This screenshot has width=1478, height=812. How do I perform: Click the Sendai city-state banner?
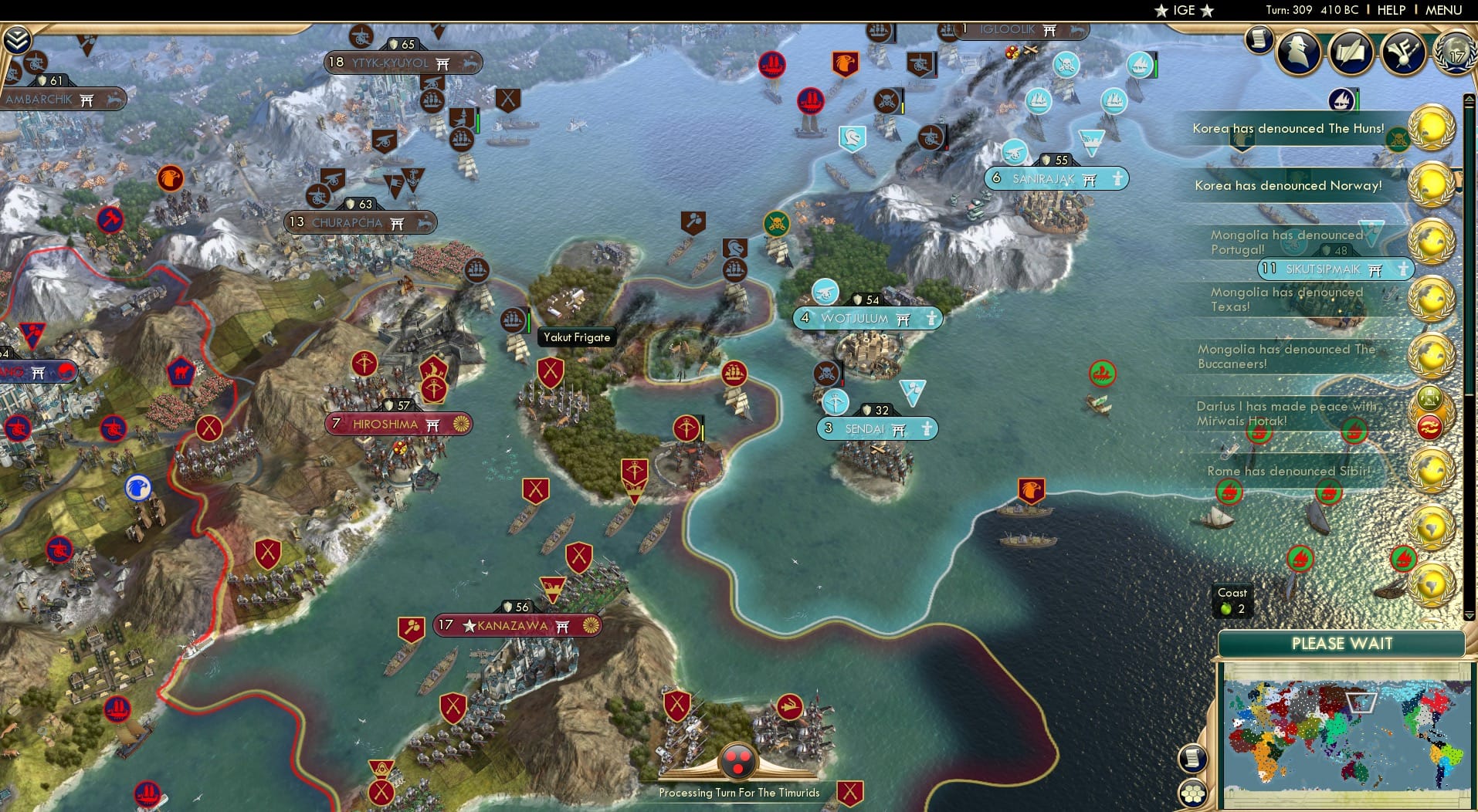point(876,428)
